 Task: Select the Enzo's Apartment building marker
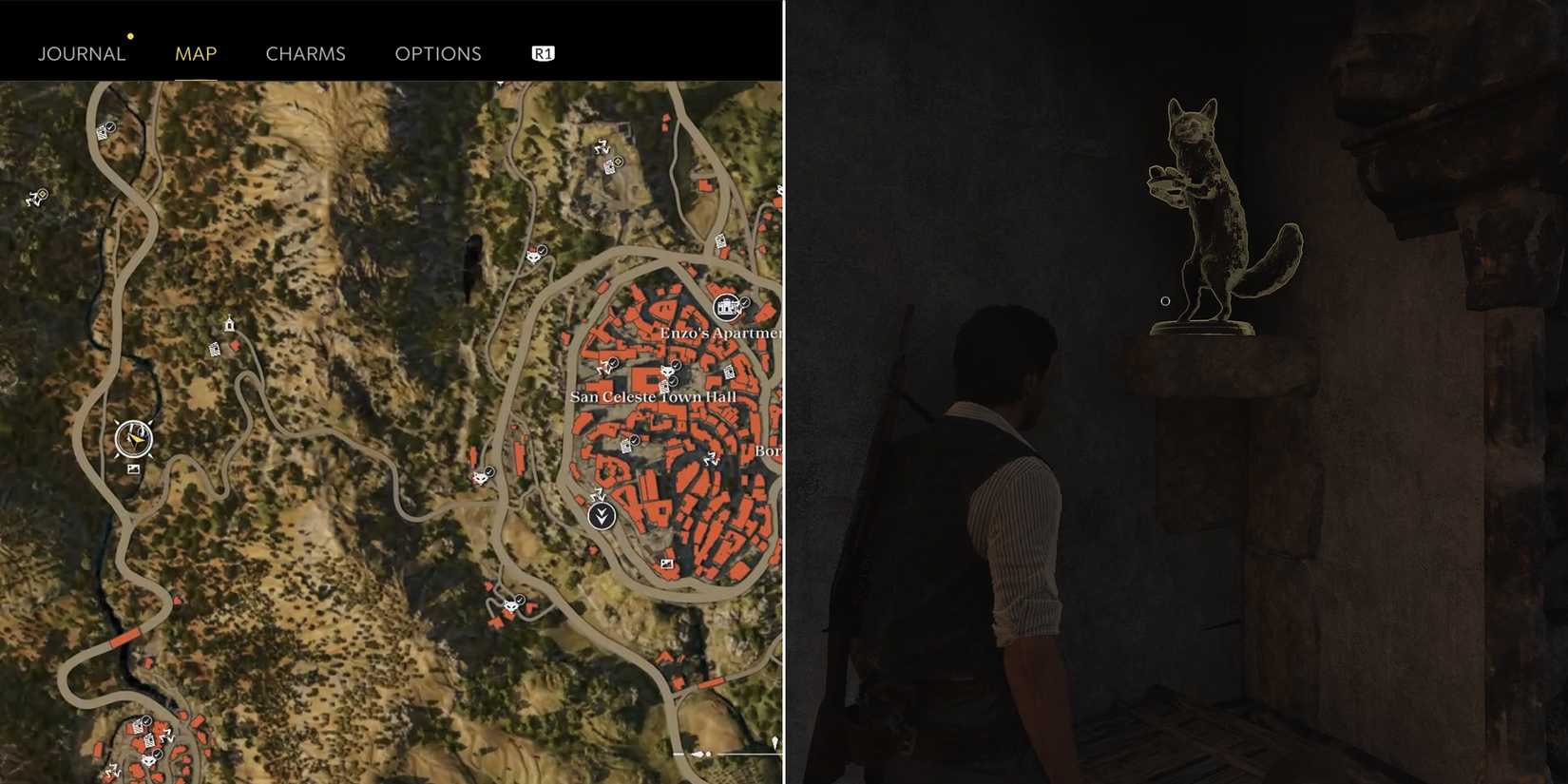click(727, 306)
